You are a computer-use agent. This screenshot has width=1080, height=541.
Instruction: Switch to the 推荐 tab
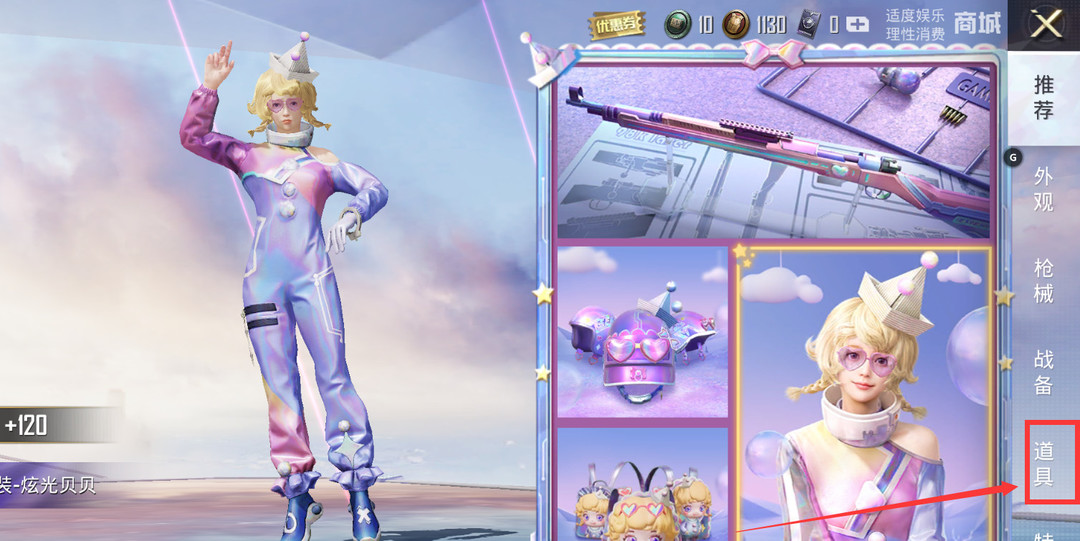click(x=1043, y=97)
